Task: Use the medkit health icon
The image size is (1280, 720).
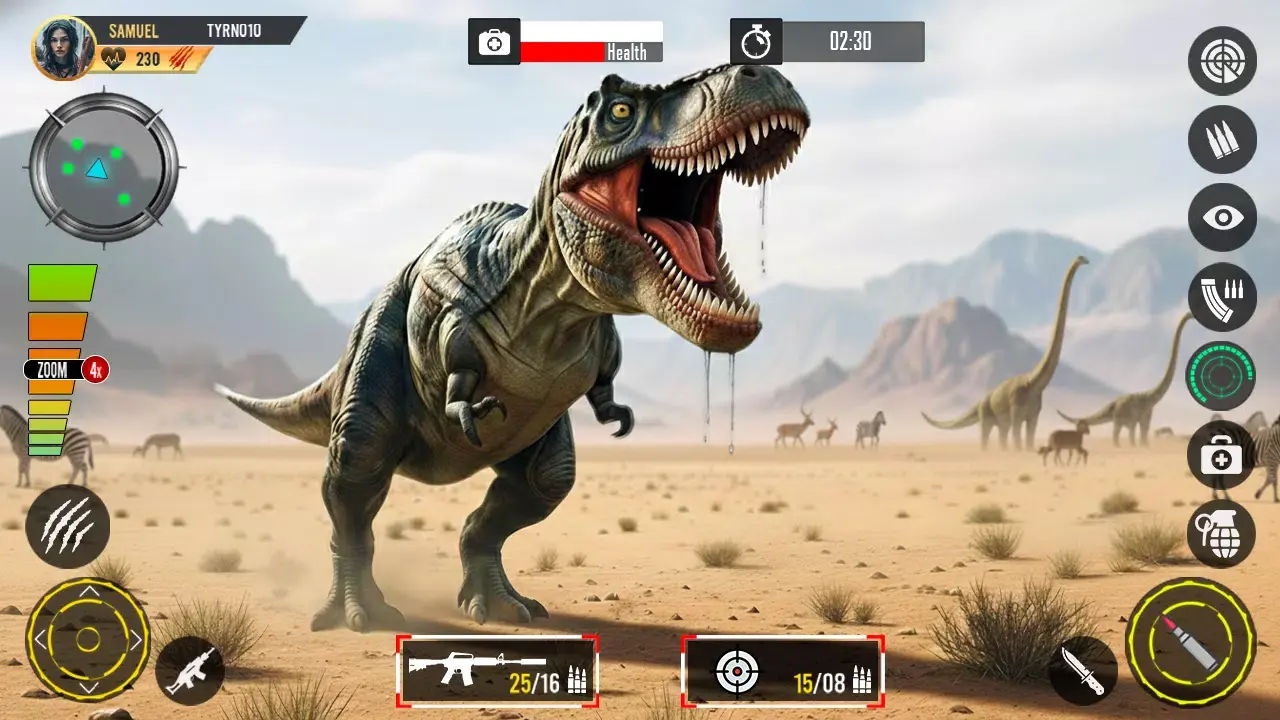Action: [x=1221, y=458]
